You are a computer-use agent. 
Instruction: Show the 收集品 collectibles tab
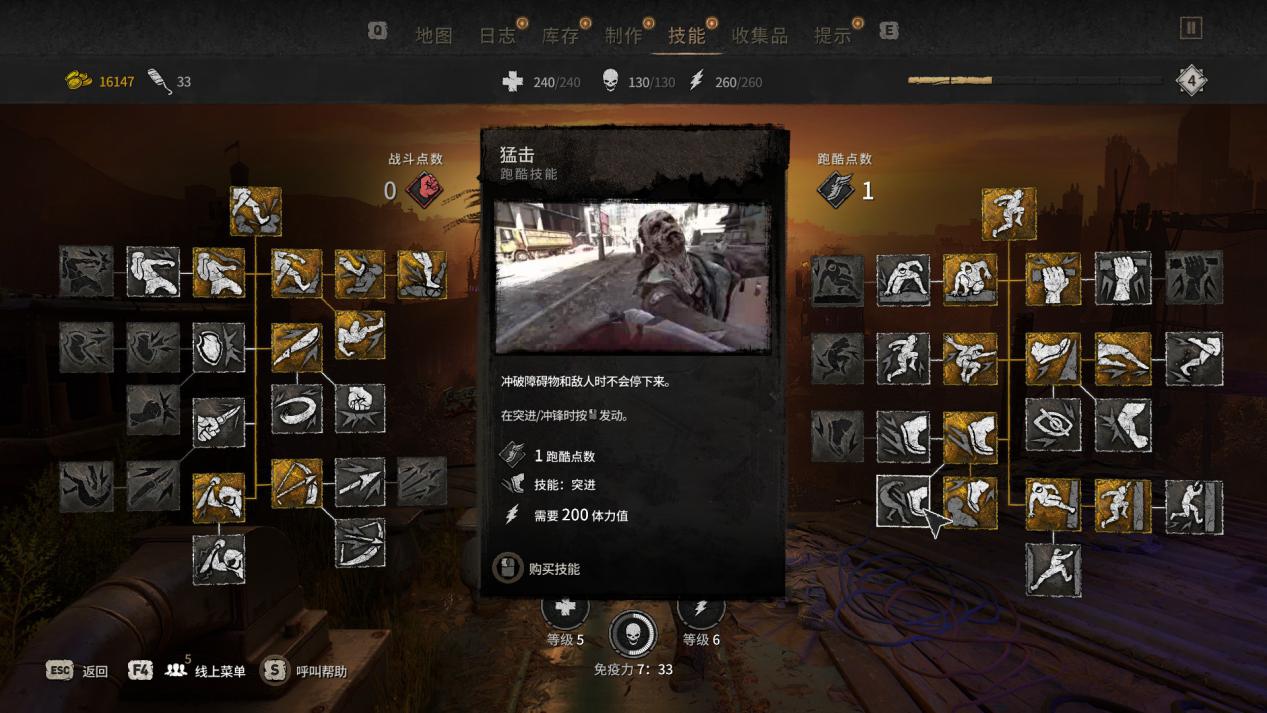(x=760, y=35)
